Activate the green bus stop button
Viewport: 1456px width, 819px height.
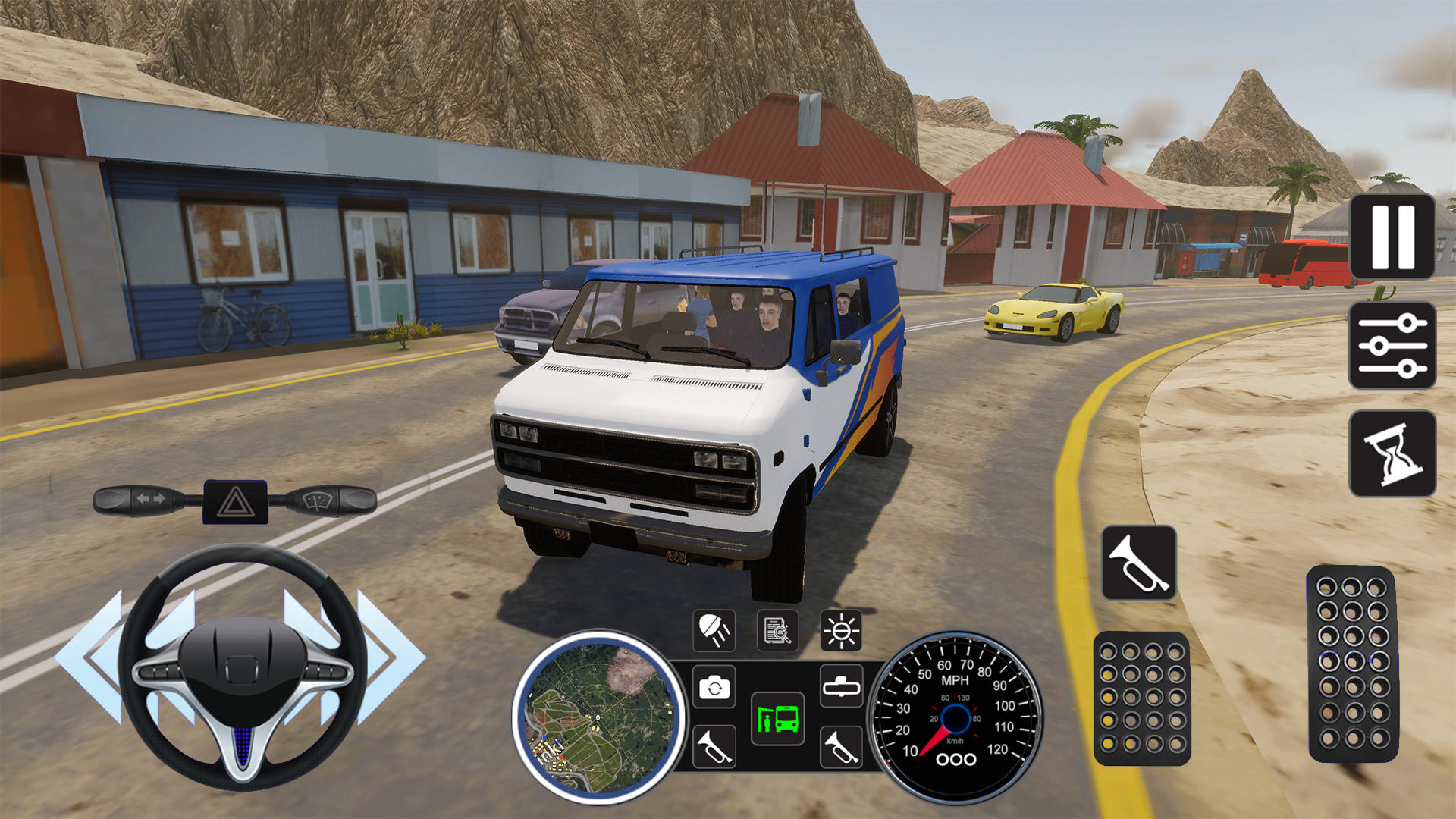[x=777, y=717]
